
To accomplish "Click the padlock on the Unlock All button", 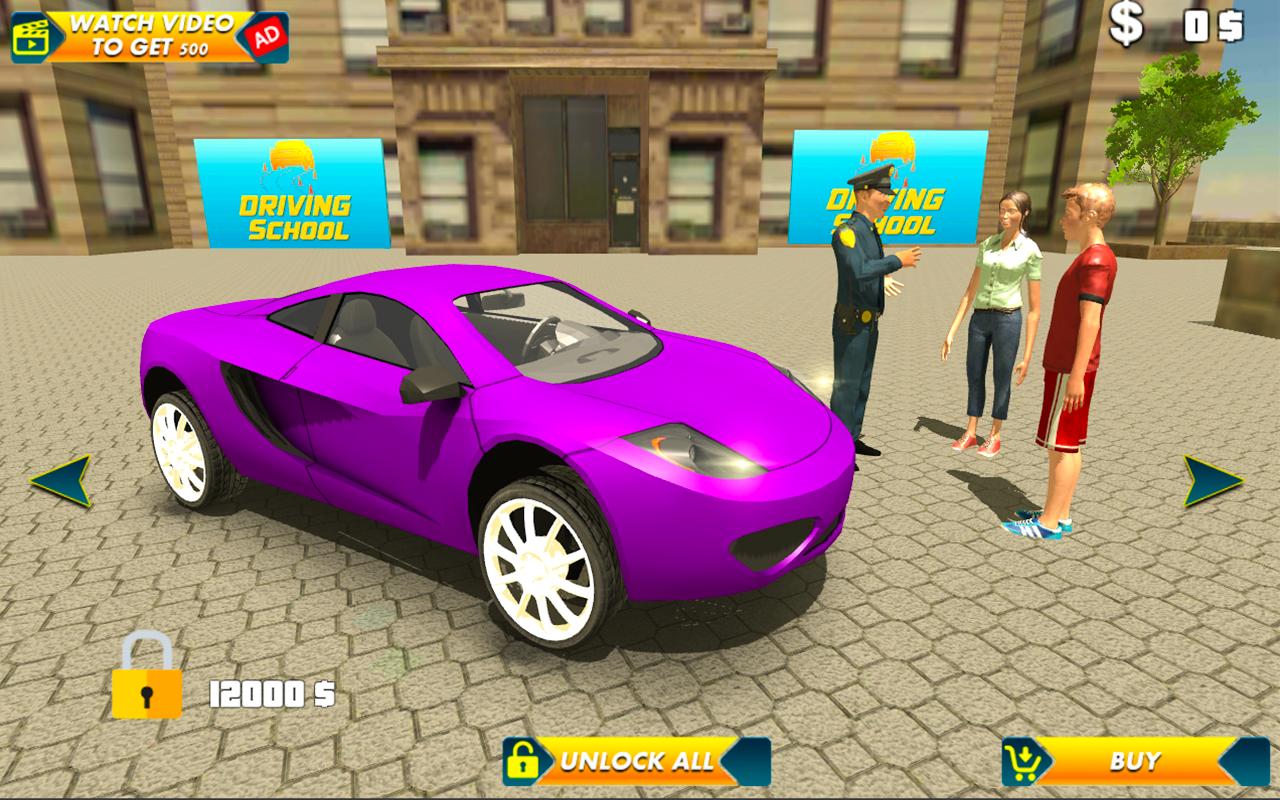I will point(524,762).
